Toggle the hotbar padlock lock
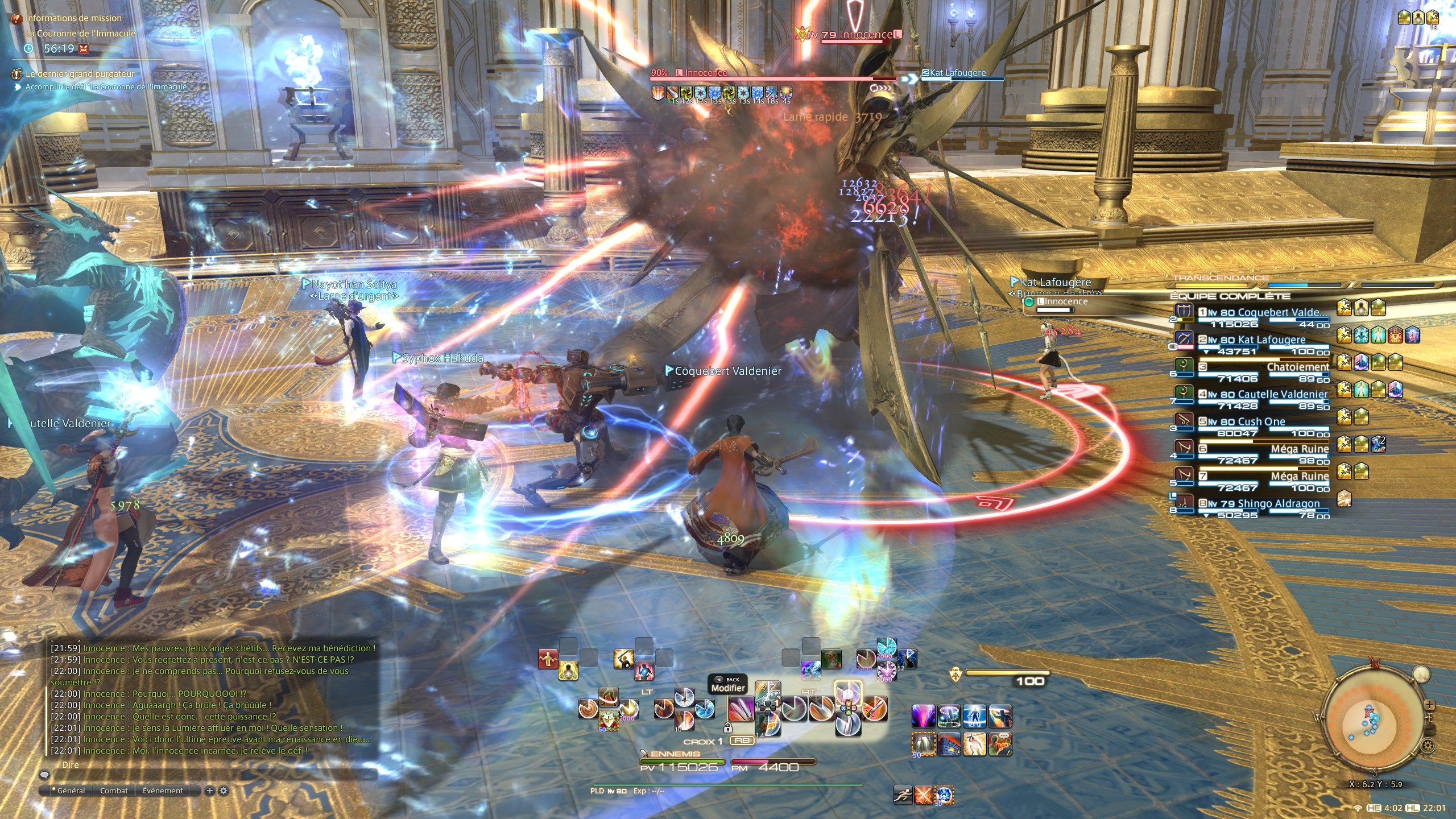The width and height of the screenshot is (1456, 819). pos(727,728)
